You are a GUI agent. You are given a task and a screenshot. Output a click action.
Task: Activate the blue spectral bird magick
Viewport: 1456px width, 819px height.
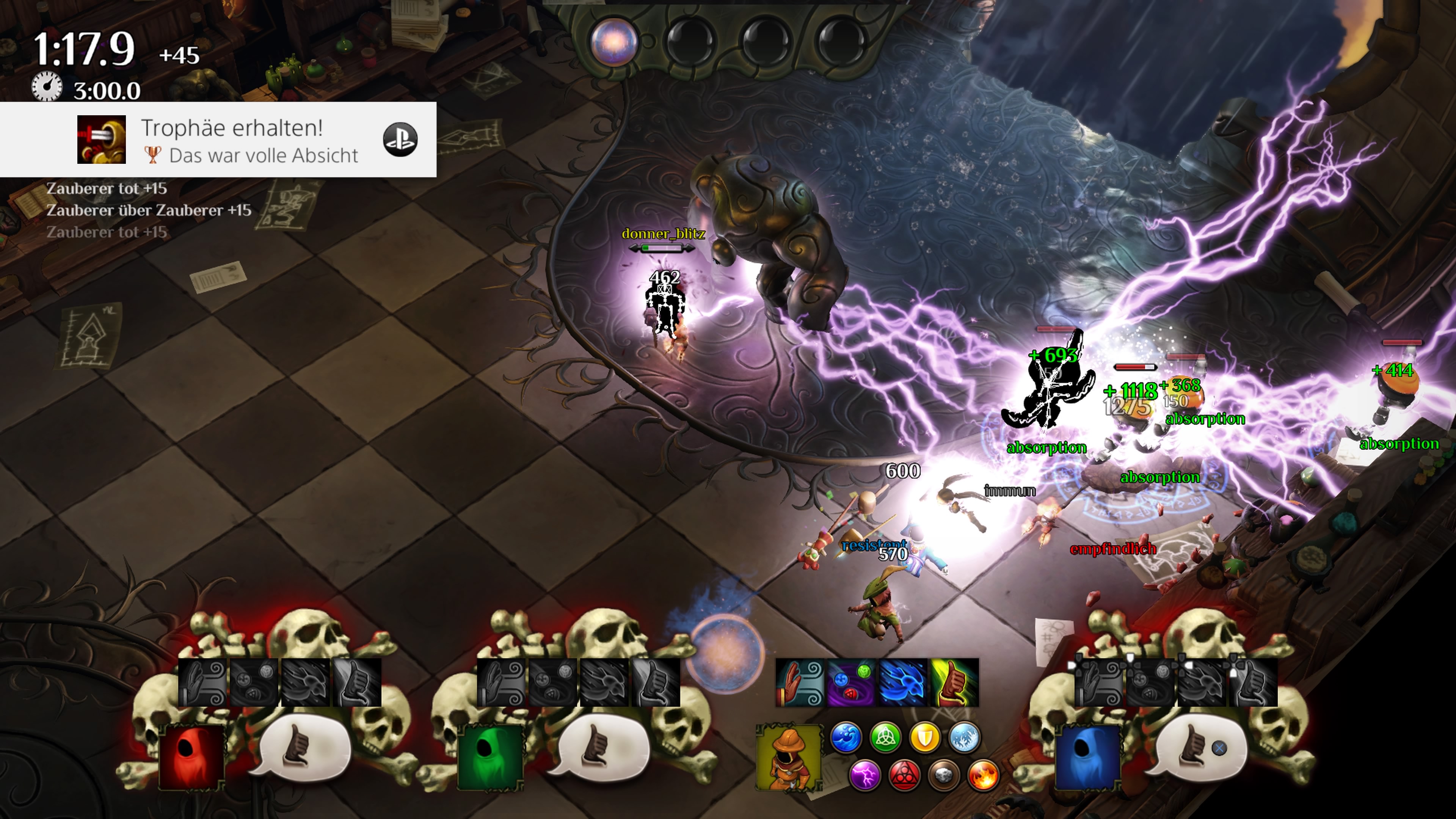(903, 683)
